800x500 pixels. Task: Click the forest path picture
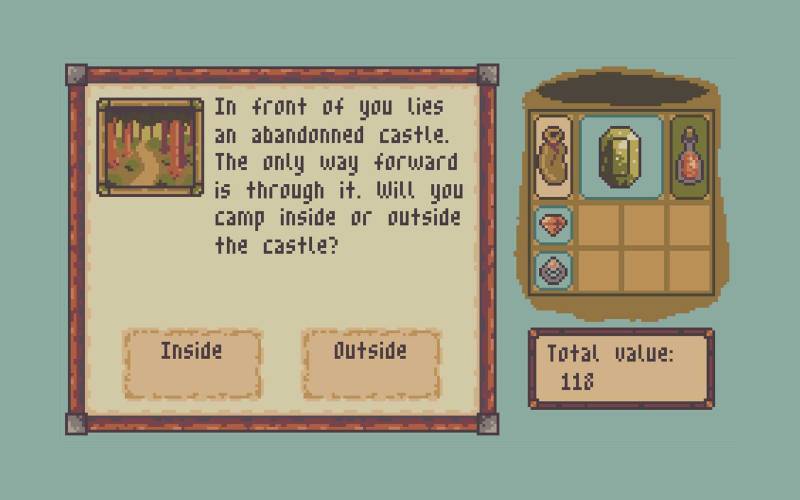point(150,146)
